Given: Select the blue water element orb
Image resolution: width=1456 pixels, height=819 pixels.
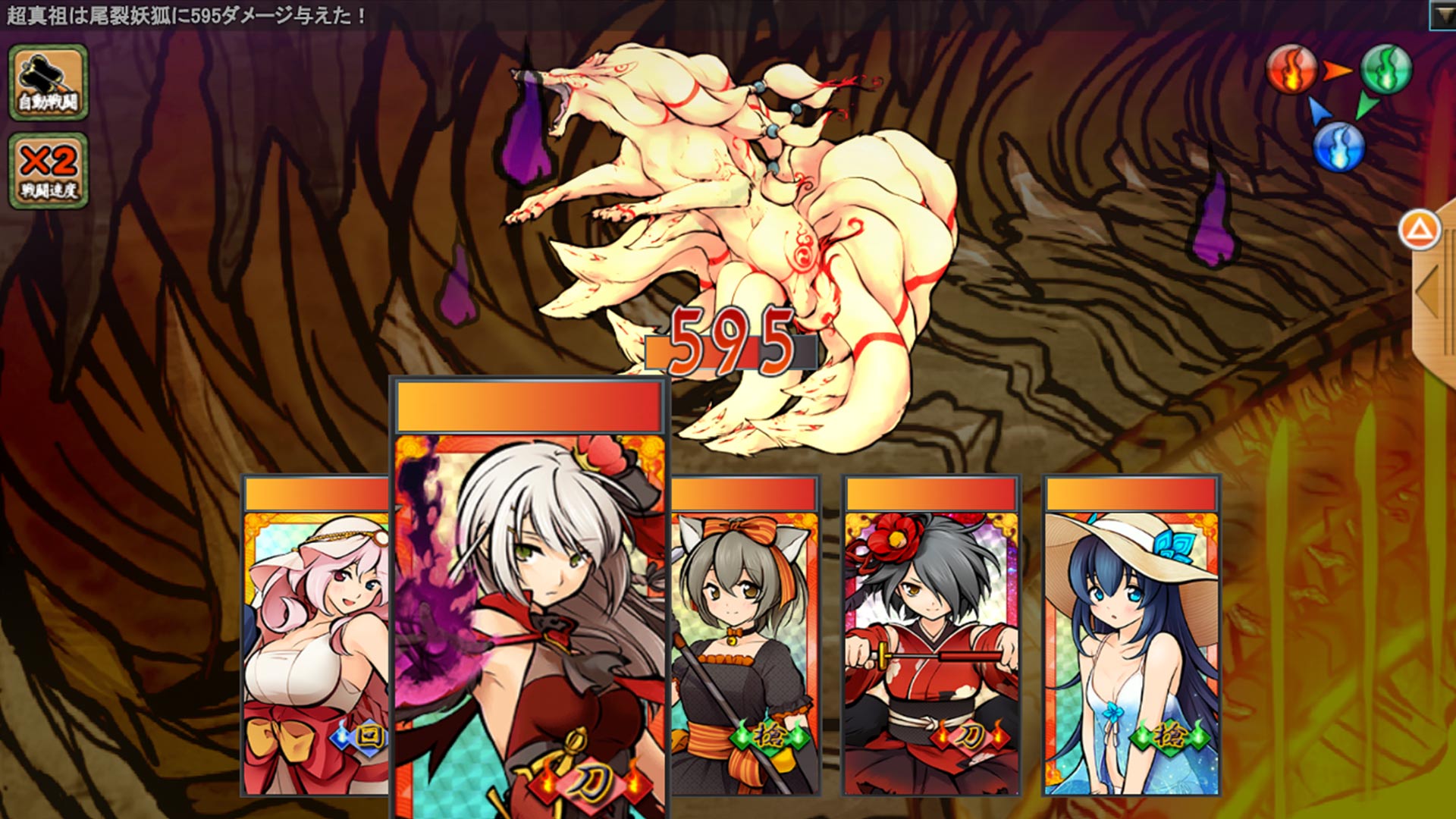Looking at the screenshot, I should pyautogui.click(x=1339, y=149).
